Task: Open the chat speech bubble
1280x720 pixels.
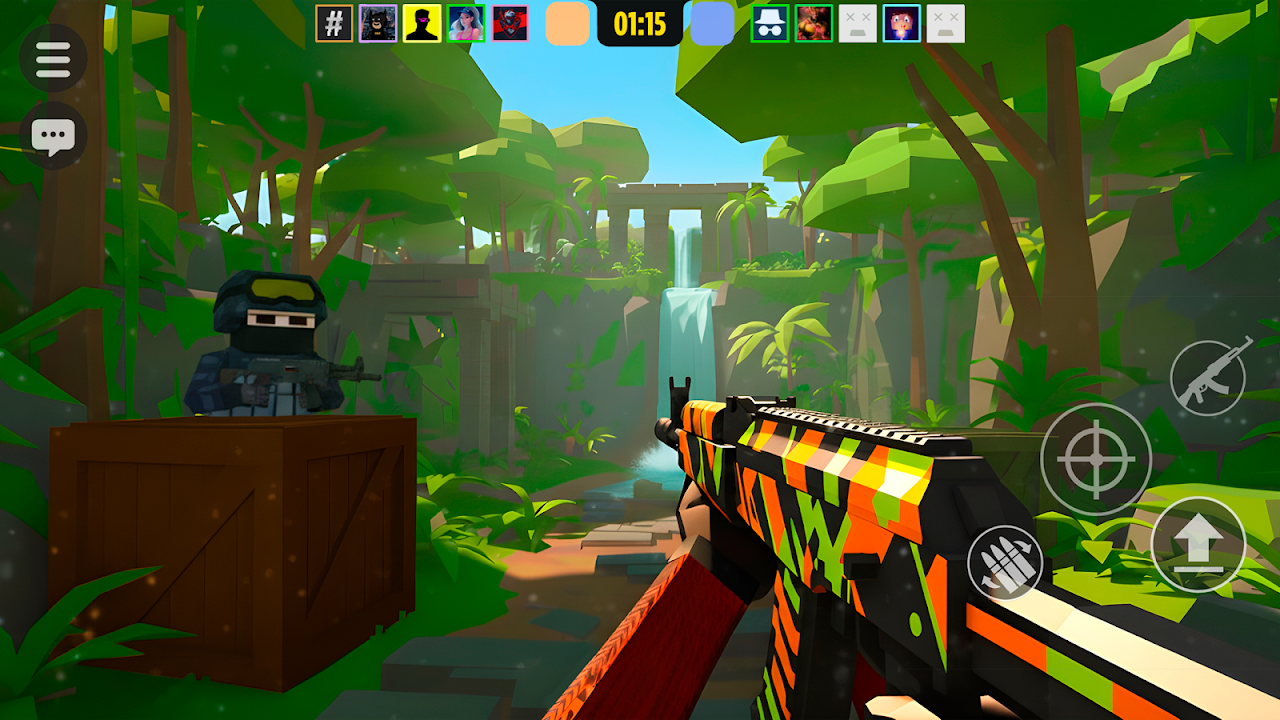Action: pos(53,136)
